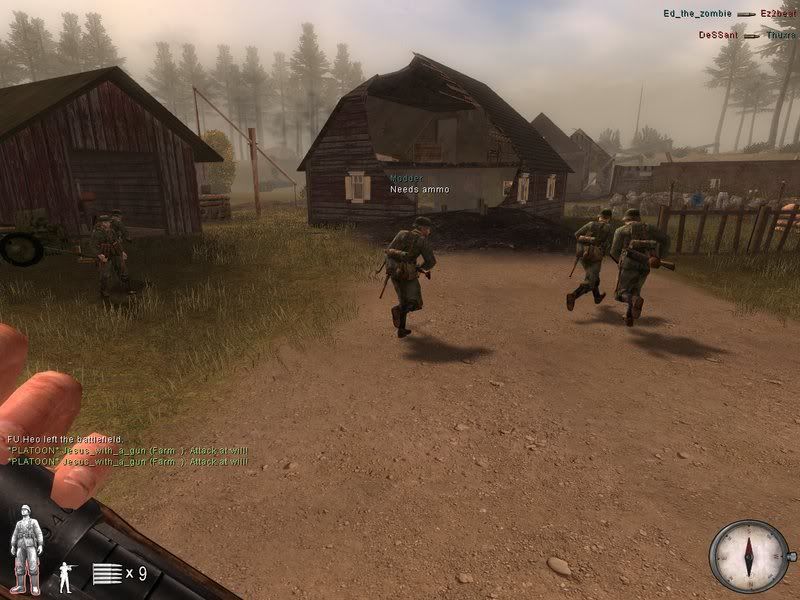Viewport: 800px width, 600px height.
Task: Click the standing stance indicator icon
Action: pos(67,574)
